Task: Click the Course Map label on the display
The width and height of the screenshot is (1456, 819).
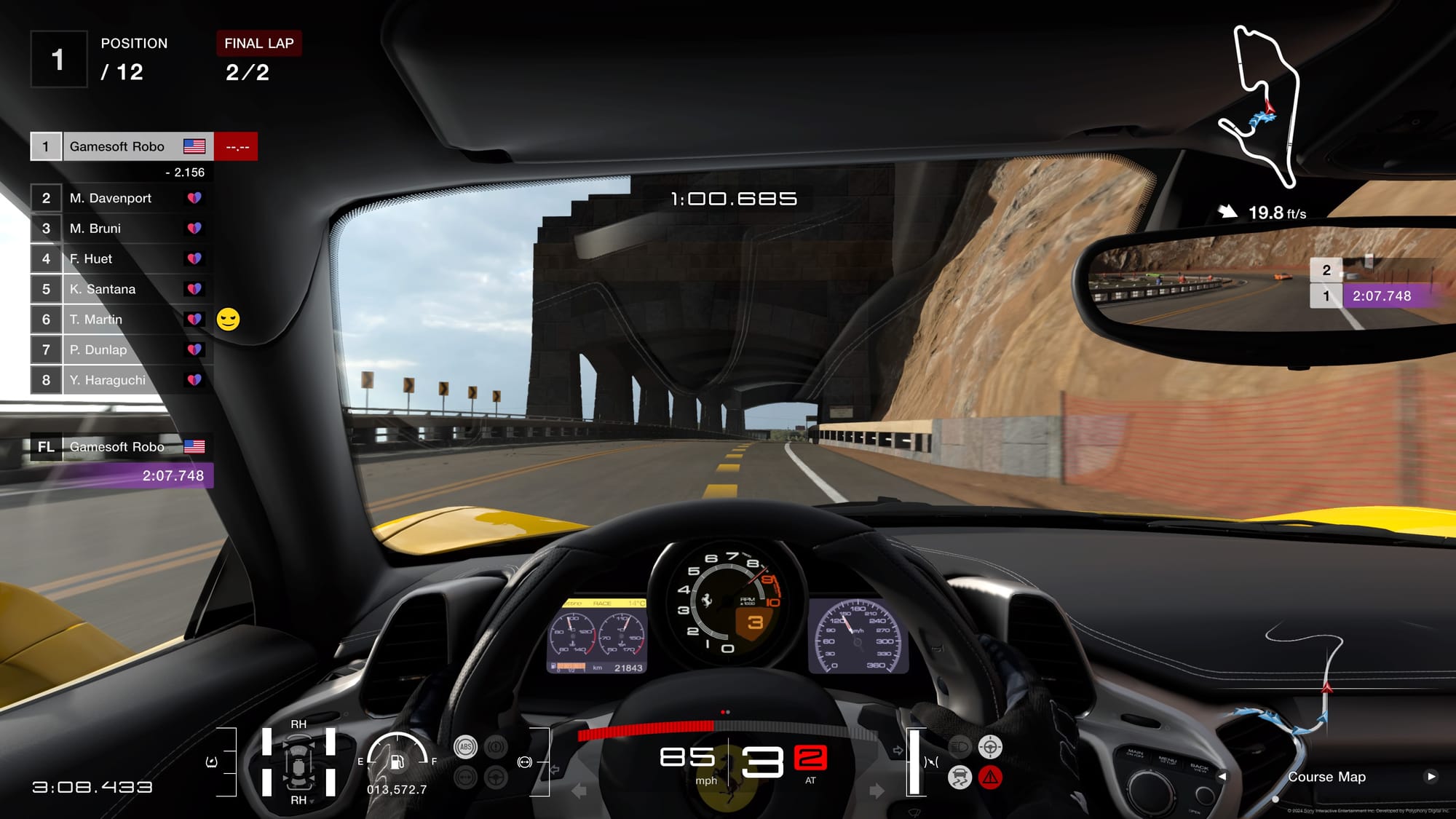Action: pyautogui.click(x=1326, y=777)
